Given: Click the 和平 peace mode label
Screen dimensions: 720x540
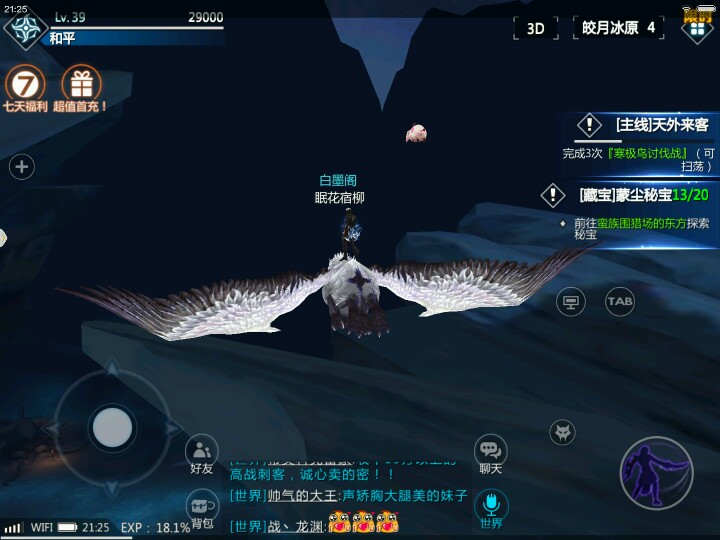Looking at the screenshot, I should [x=62, y=38].
